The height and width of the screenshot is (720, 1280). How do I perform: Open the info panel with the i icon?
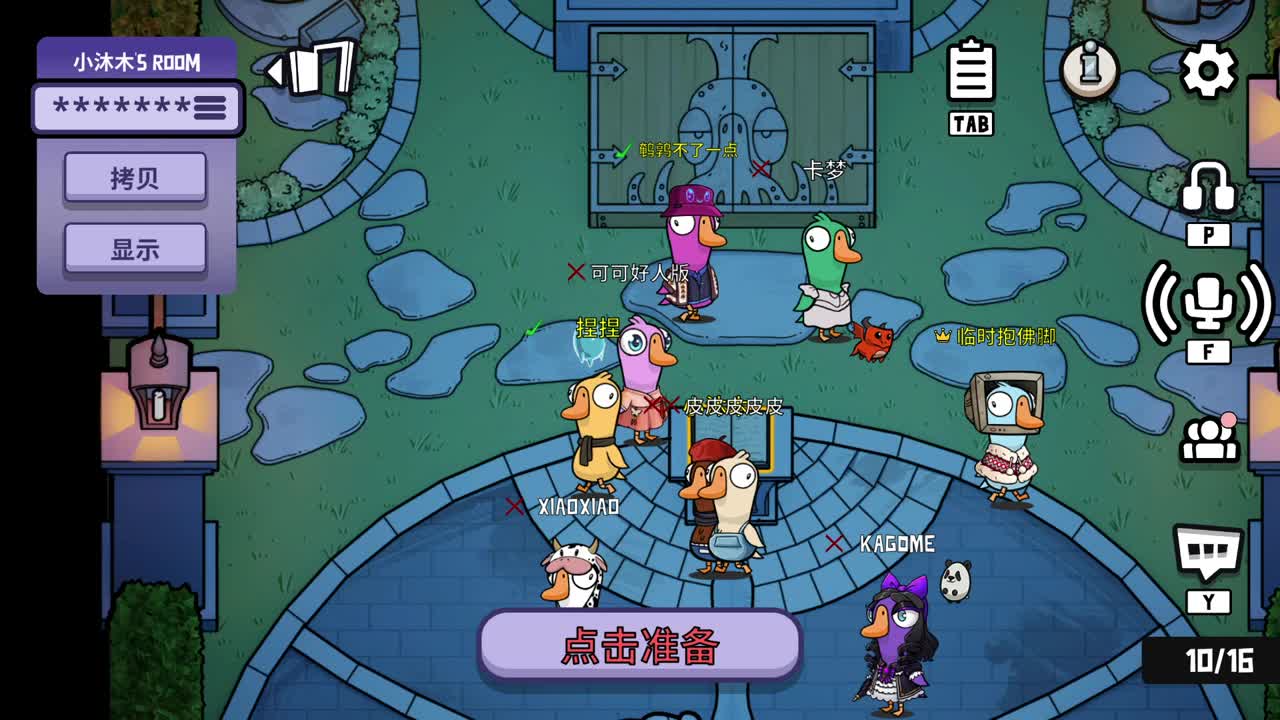tap(1090, 69)
